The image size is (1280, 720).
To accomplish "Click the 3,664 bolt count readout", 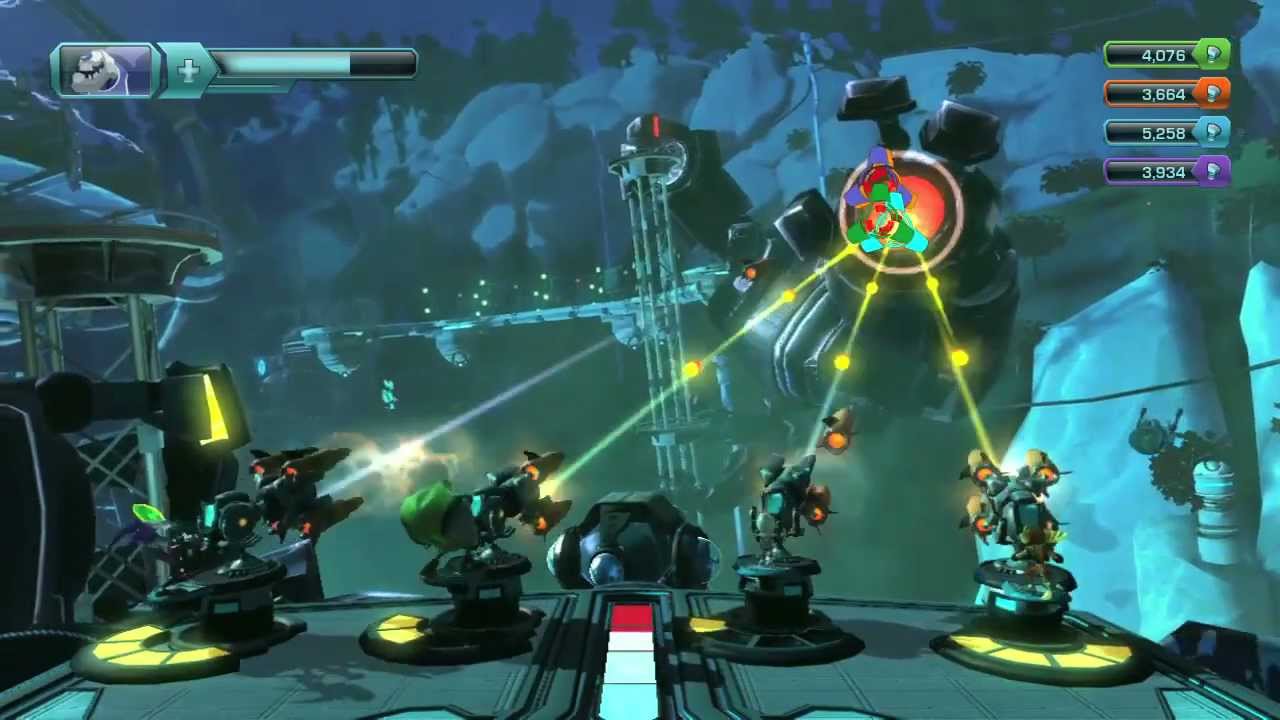I will click(x=1165, y=93).
